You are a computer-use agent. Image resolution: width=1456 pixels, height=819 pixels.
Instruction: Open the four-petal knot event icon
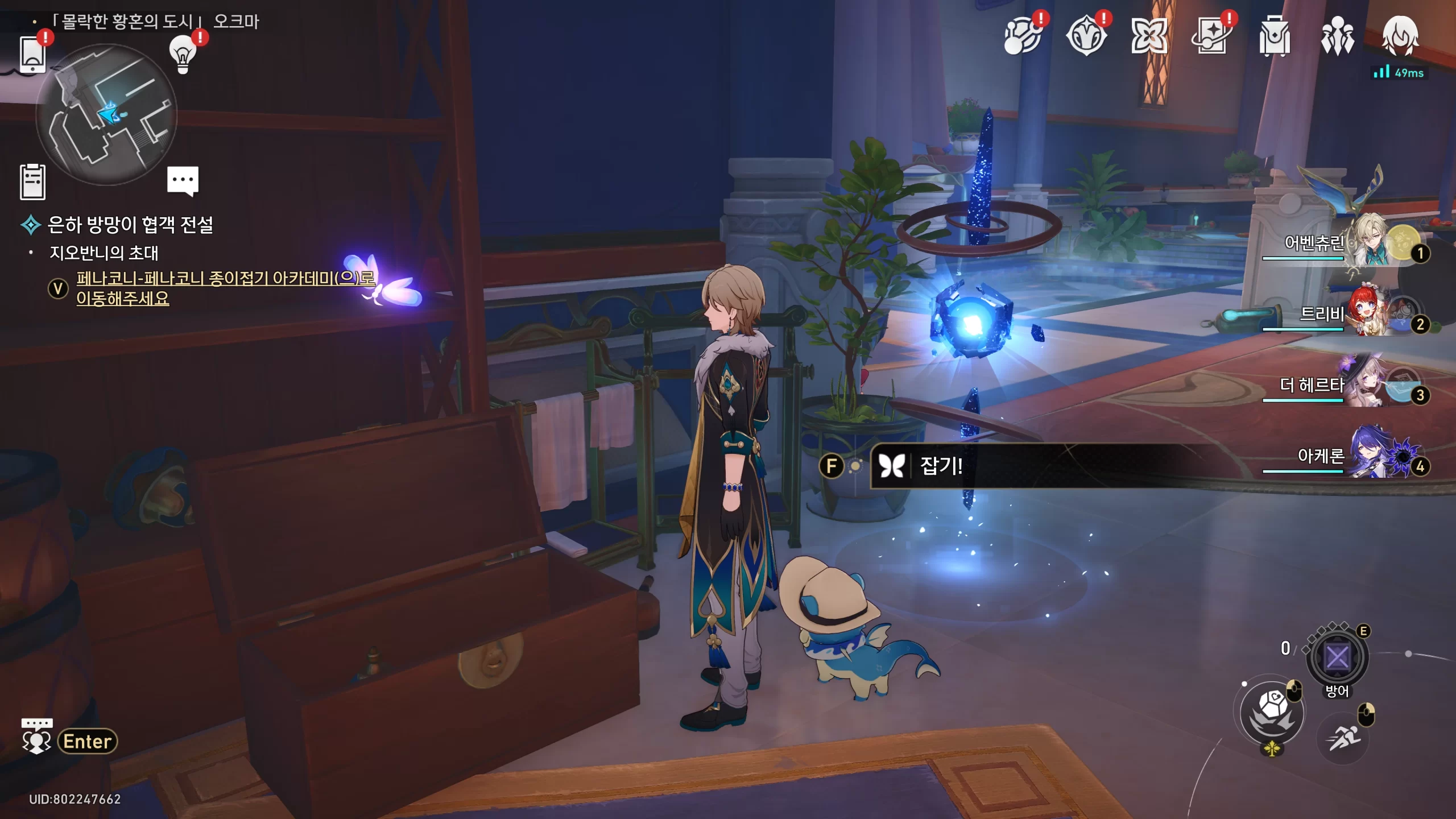coord(1149,37)
